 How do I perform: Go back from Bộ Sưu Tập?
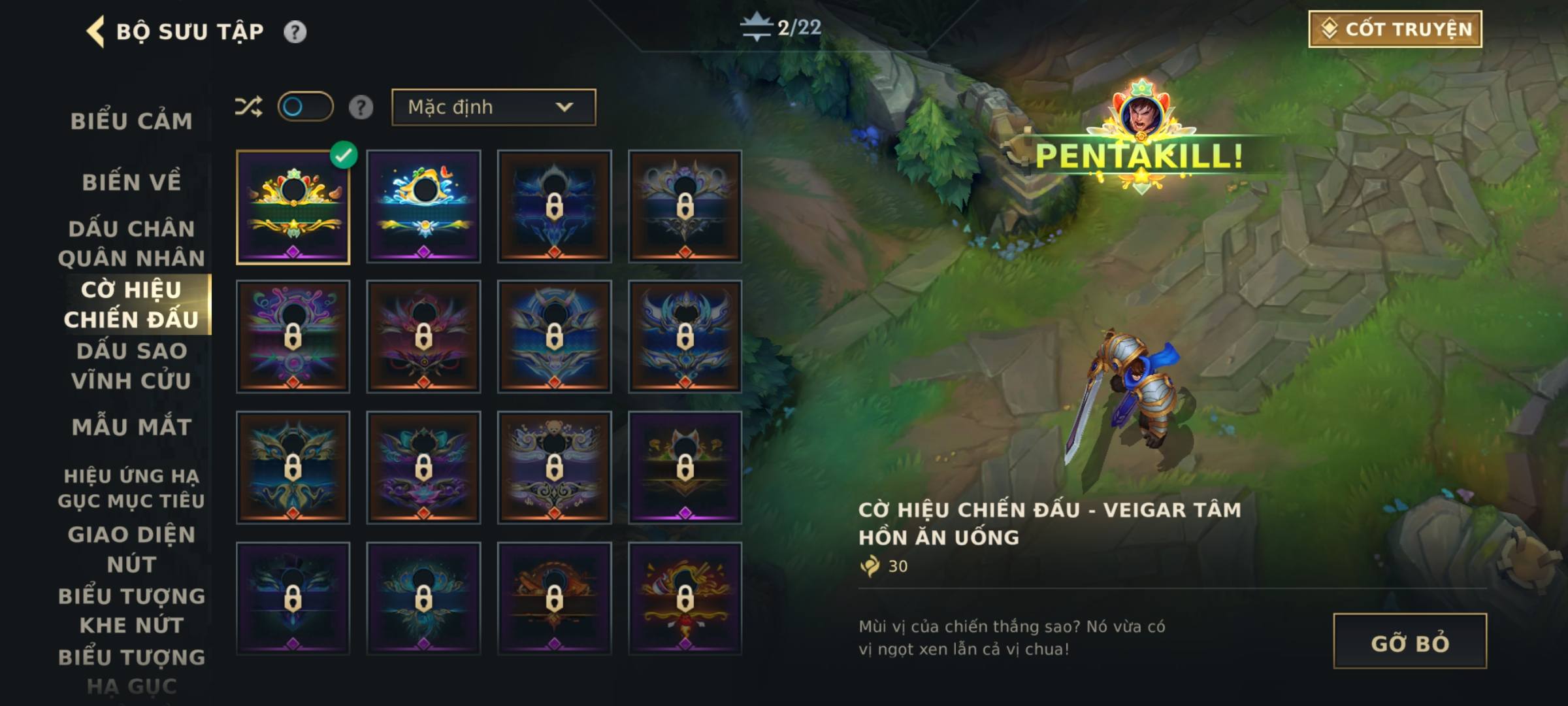tap(96, 31)
